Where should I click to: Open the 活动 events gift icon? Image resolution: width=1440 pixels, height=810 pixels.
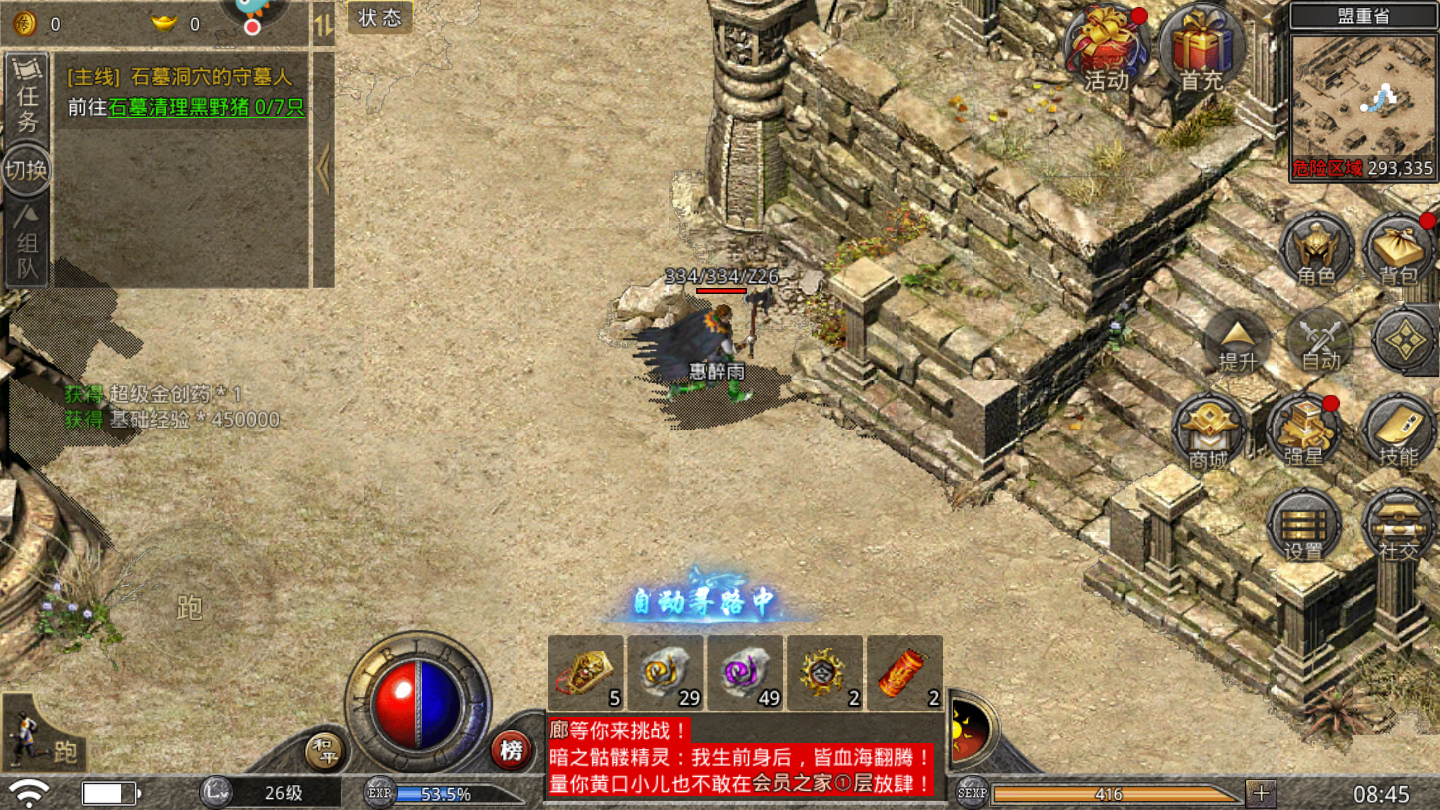point(1105,50)
